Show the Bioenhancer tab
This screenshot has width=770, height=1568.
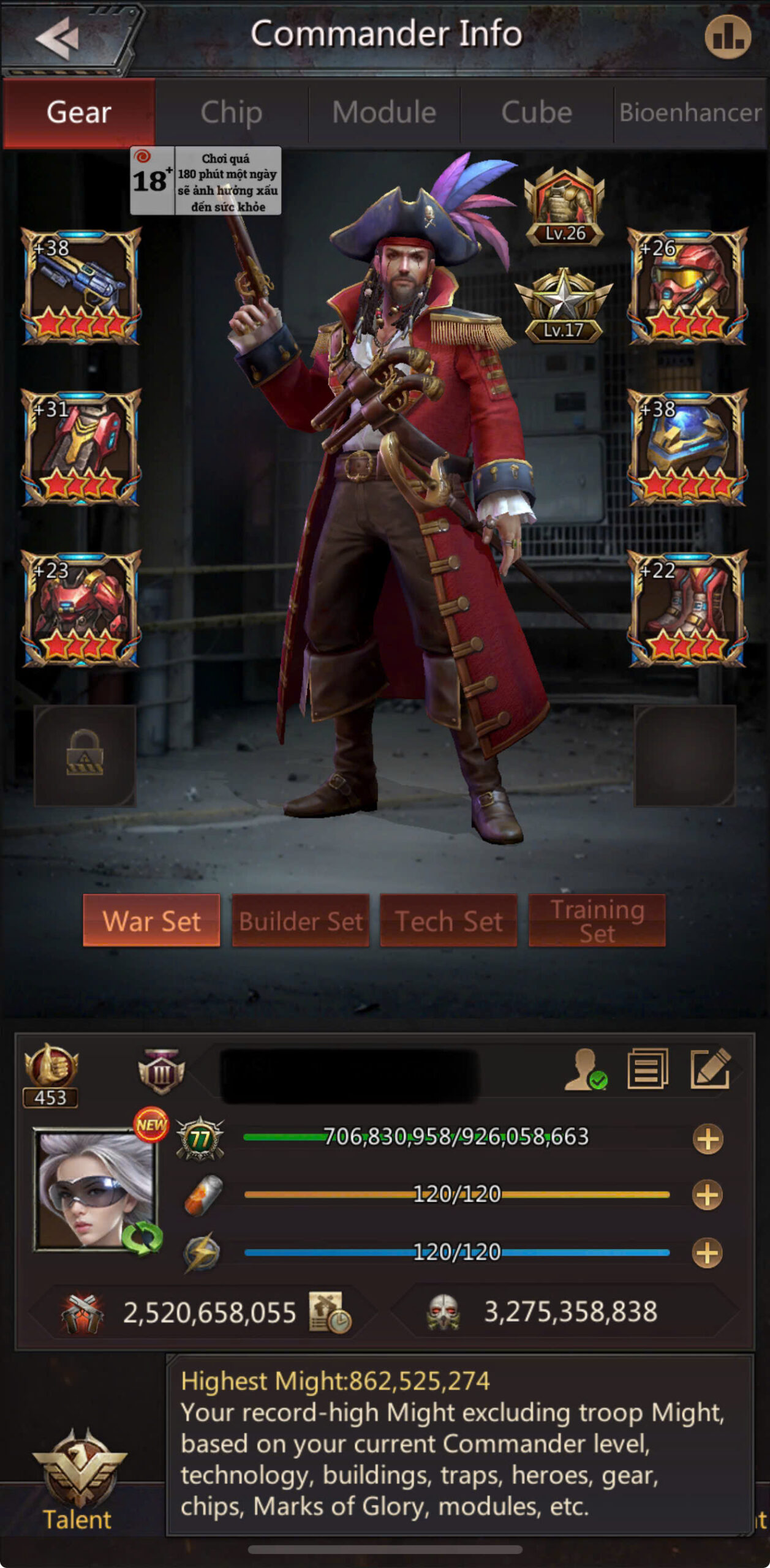[690, 113]
